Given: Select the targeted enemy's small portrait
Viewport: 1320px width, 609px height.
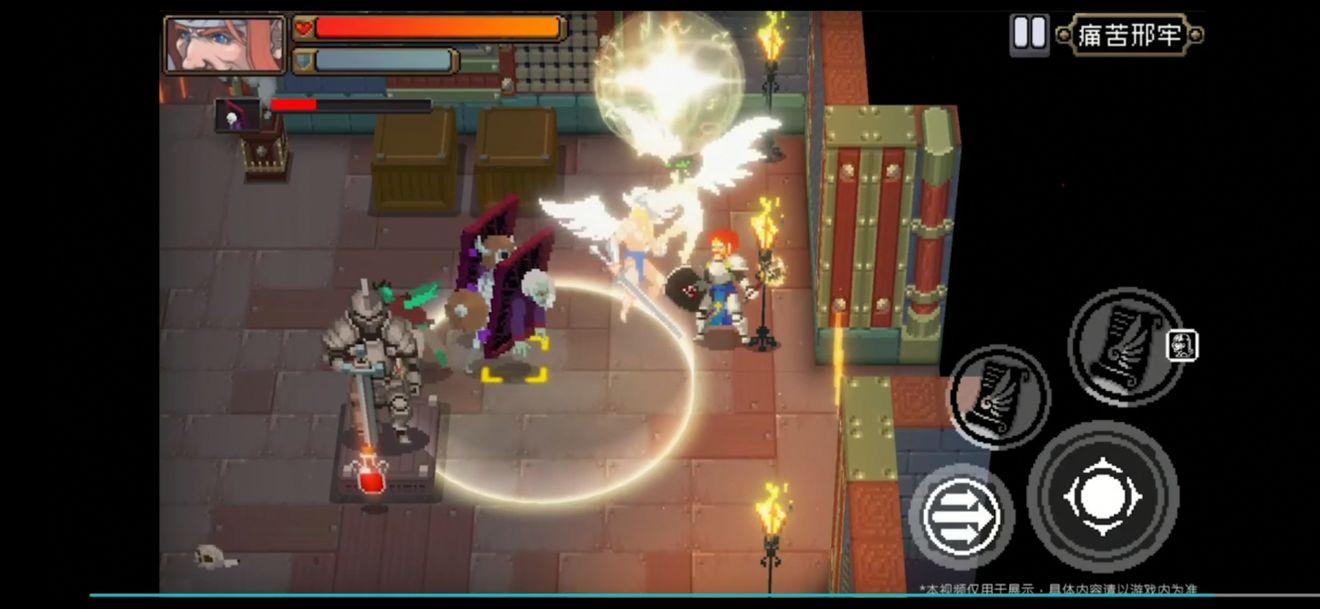Looking at the screenshot, I should coord(237,116).
